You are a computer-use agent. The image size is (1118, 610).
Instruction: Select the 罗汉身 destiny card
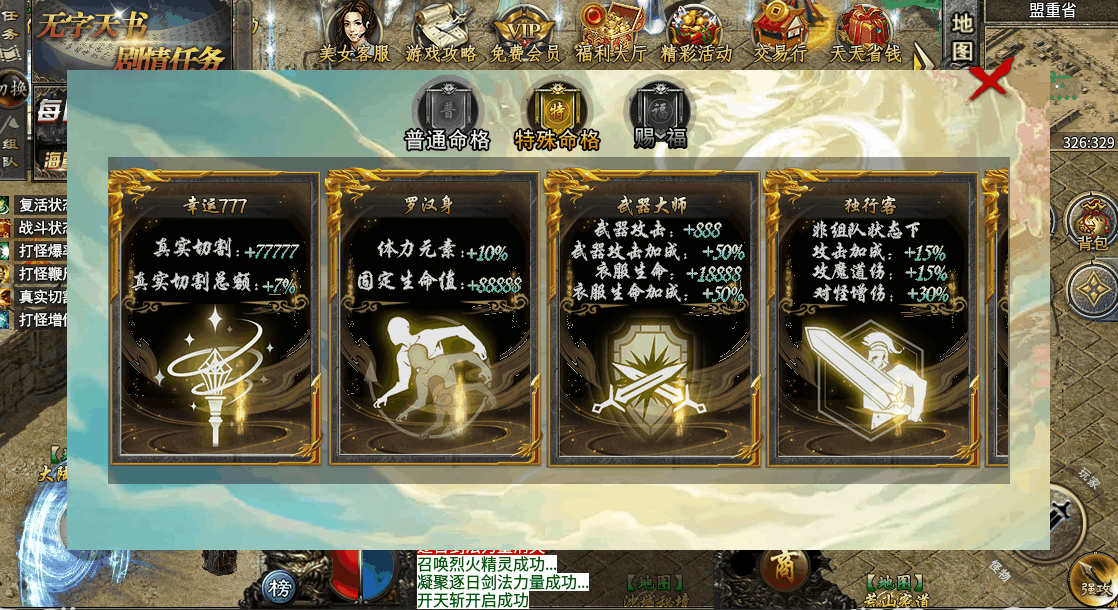433,318
